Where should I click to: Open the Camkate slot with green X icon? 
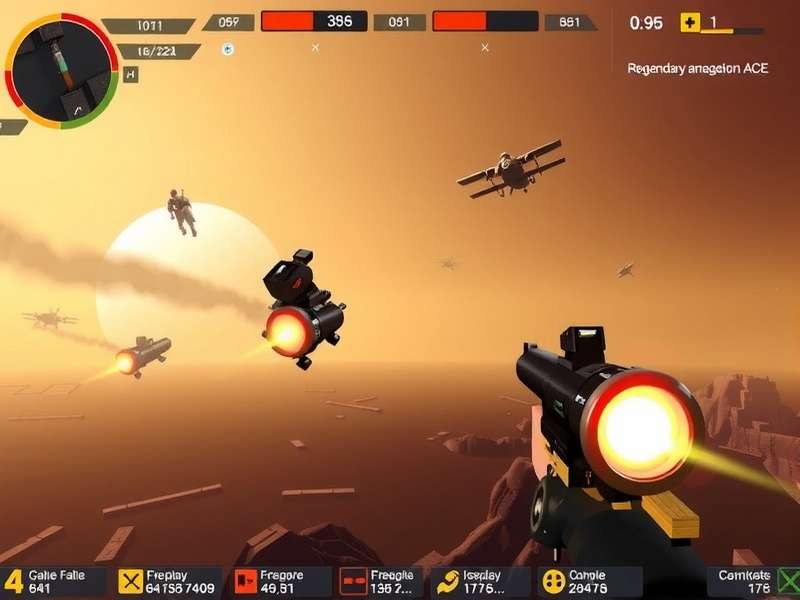(757, 581)
